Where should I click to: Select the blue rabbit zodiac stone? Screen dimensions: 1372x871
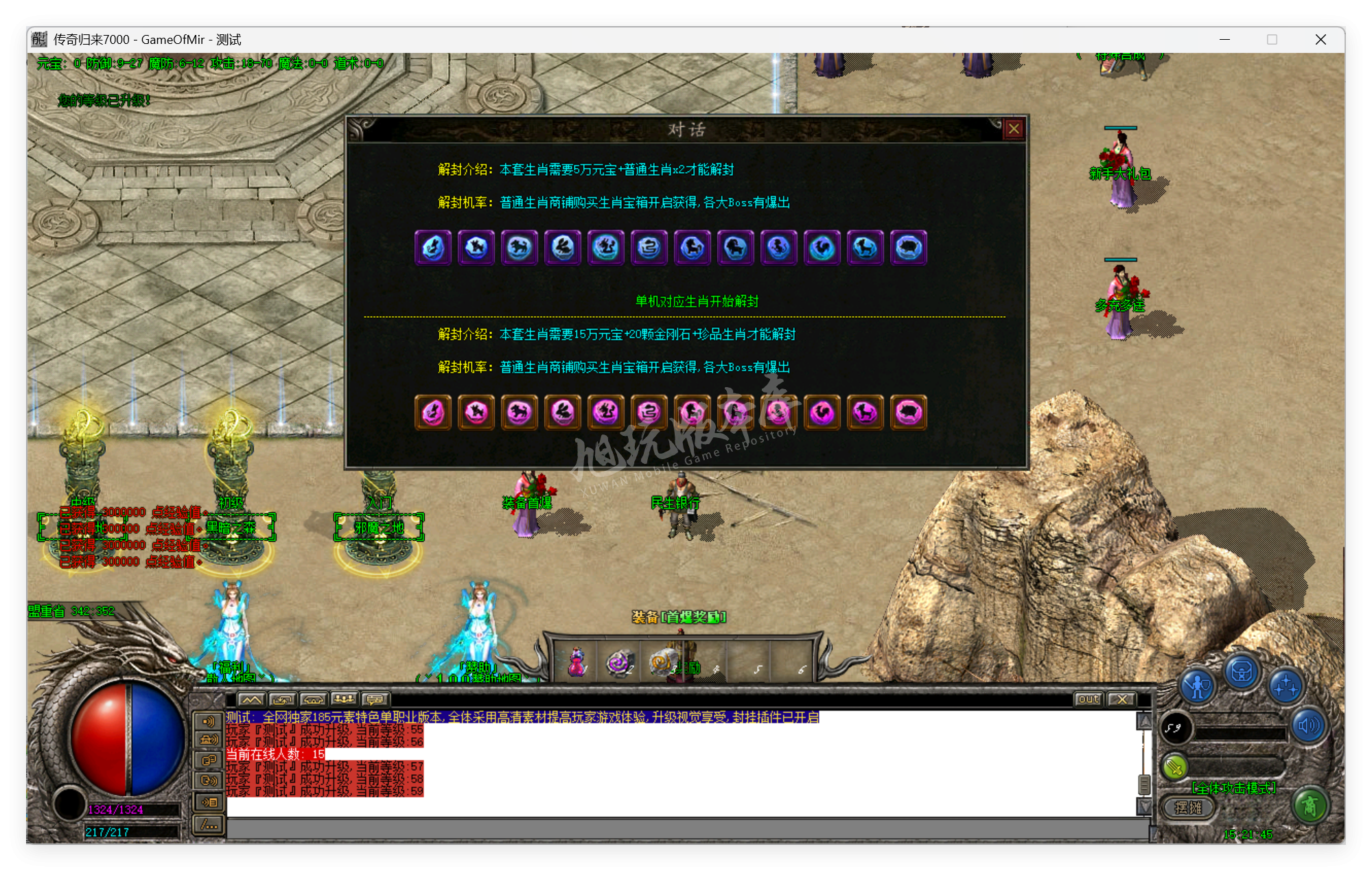click(563, 248)
